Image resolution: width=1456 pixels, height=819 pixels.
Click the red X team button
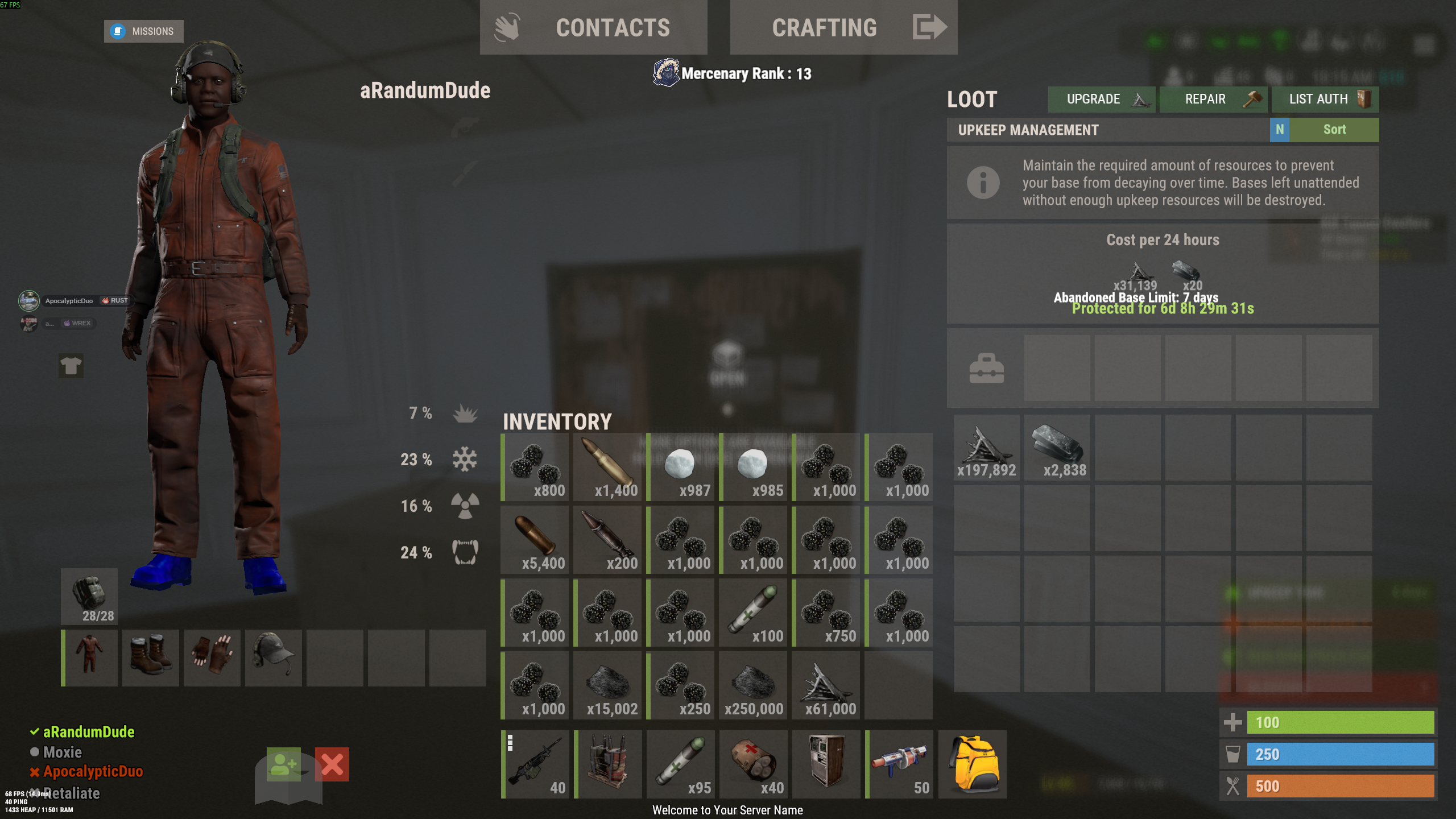(332, 764)
